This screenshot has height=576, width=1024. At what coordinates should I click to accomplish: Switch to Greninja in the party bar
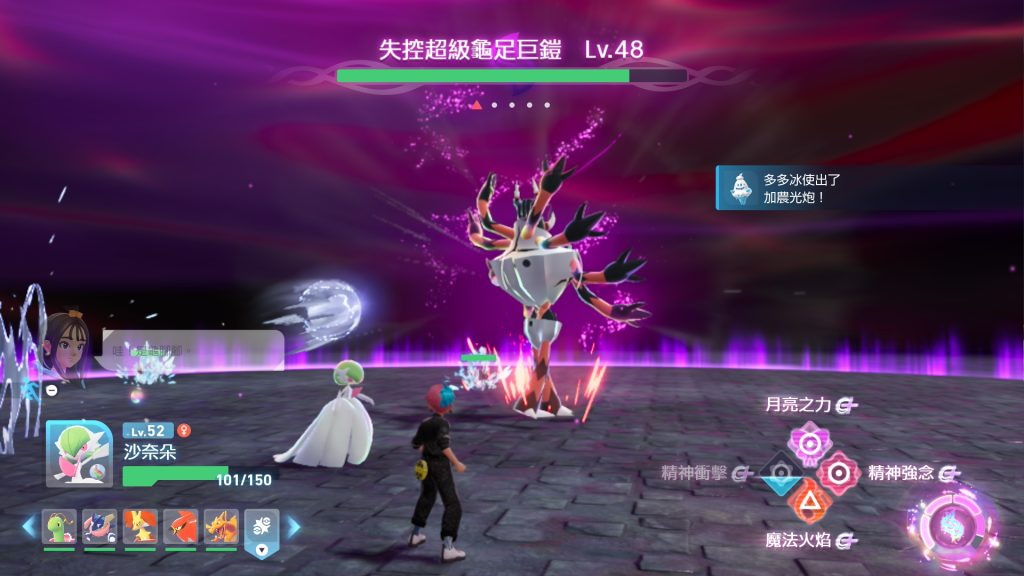tap(99, 526)
